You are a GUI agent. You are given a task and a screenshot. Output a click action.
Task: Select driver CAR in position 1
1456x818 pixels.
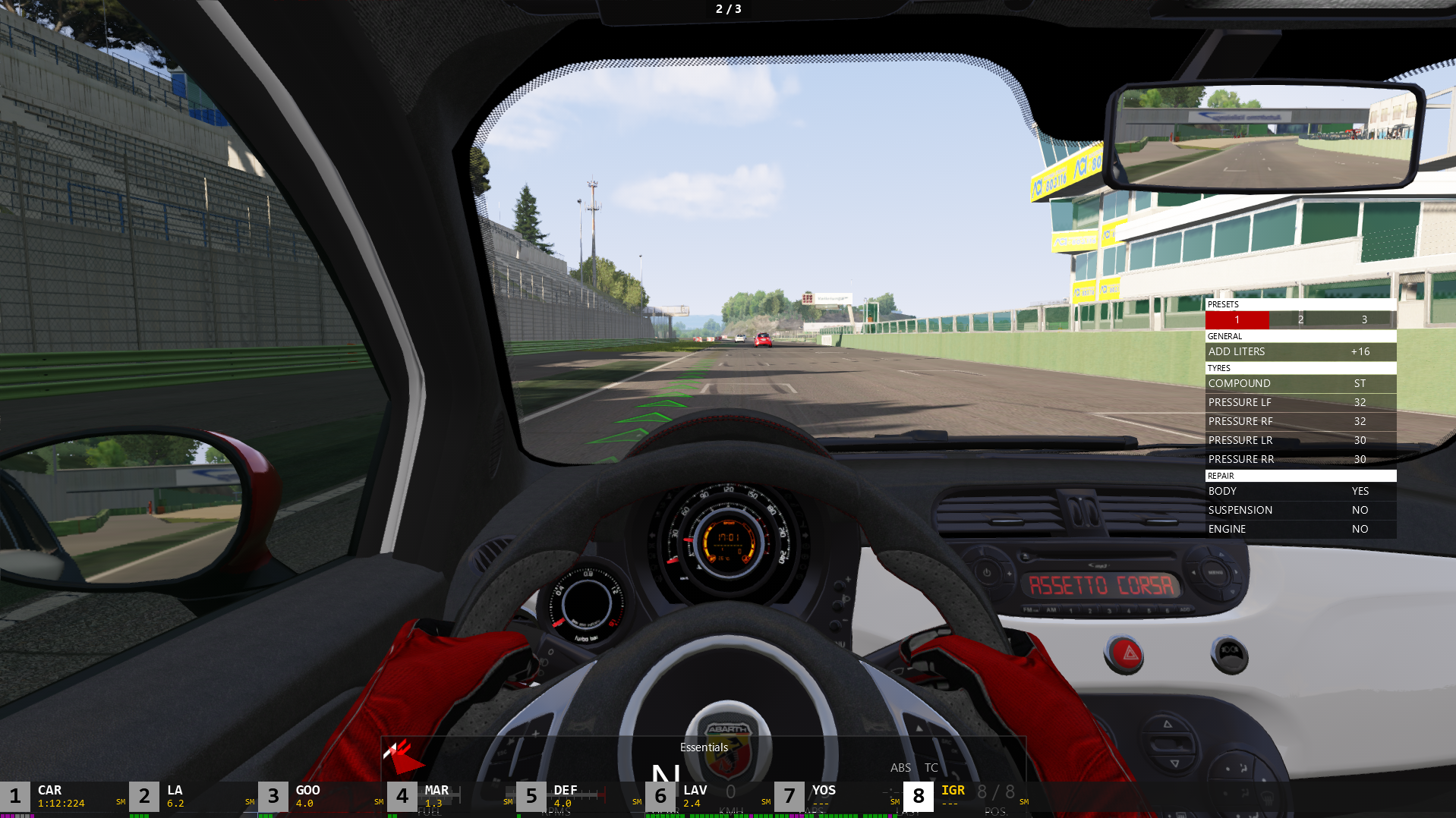[64, 797]
